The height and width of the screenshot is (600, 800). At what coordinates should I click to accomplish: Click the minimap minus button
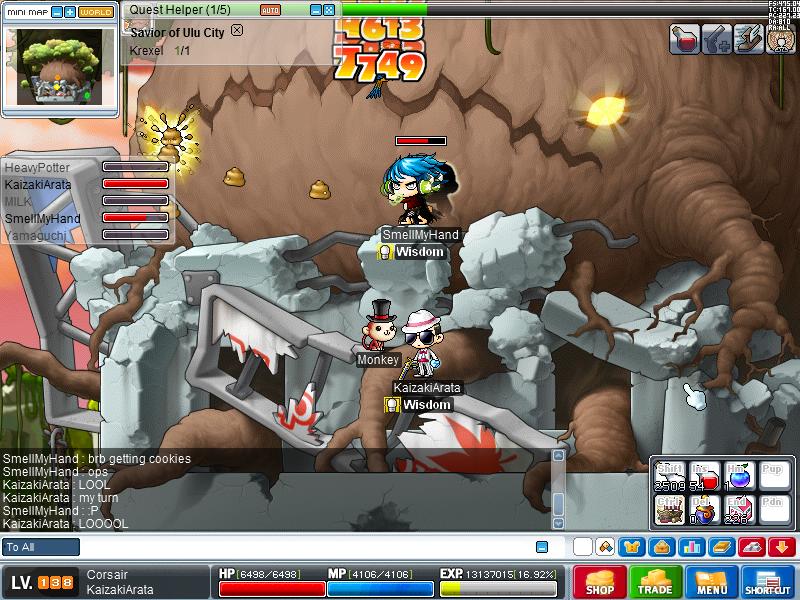point(56,12)
